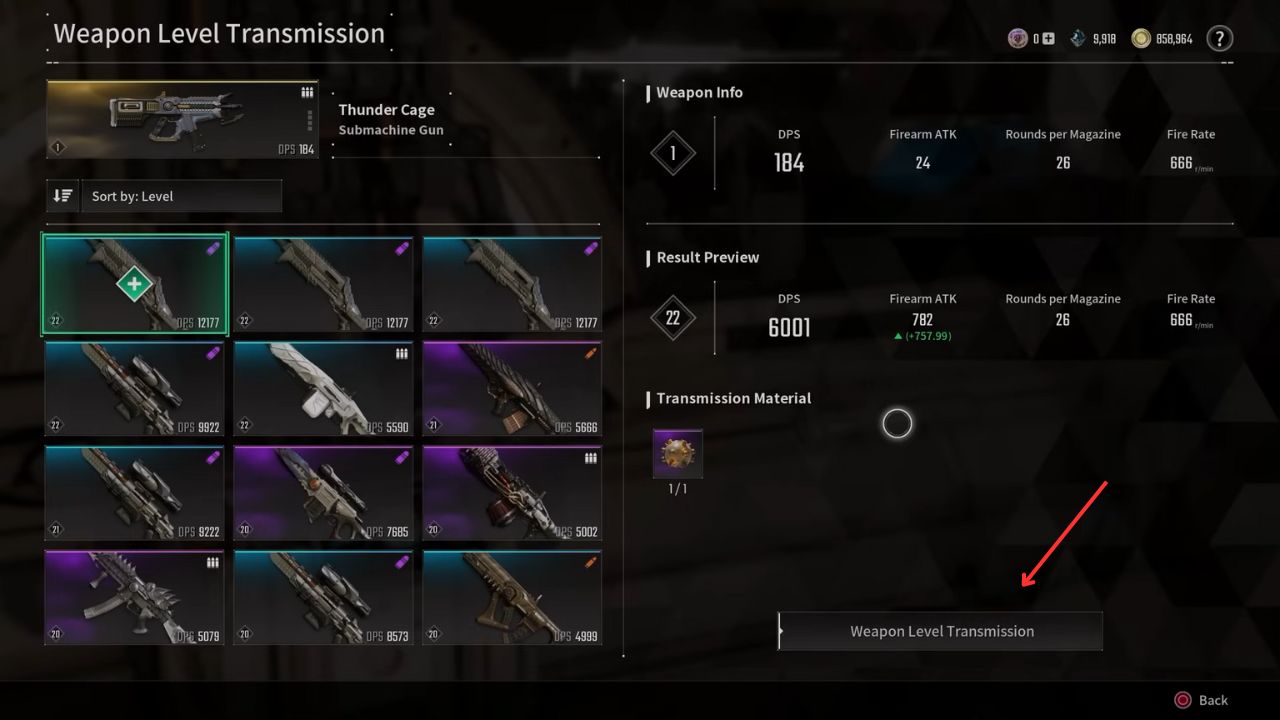Open the Sort by: Level dropdown
1280x720 pixels.
pyautogui.click(x=185, y=196)
